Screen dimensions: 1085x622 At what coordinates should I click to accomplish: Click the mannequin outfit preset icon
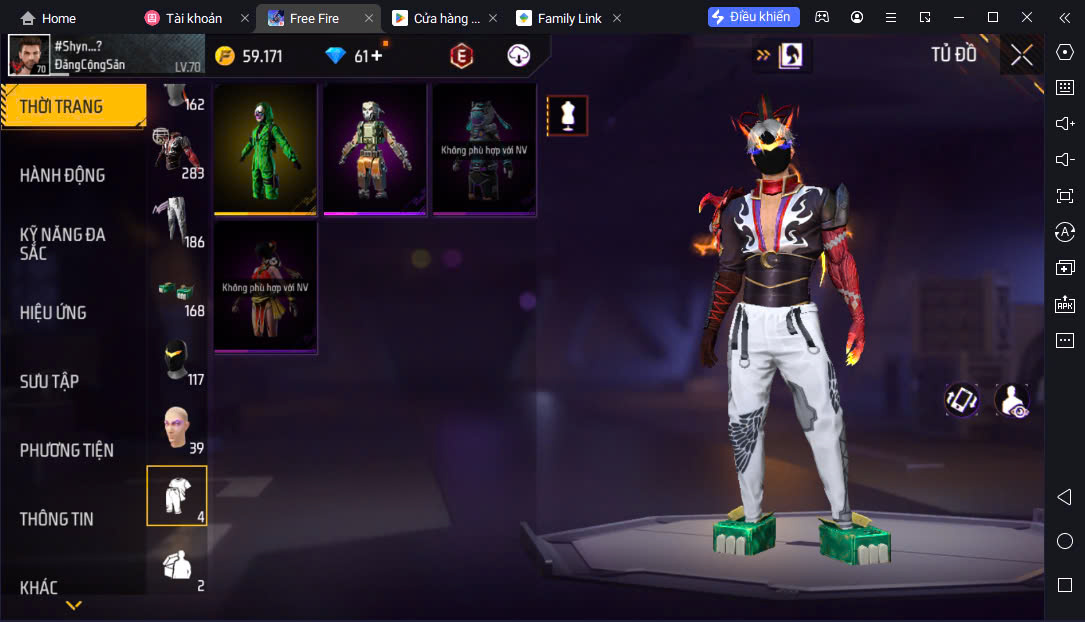click(x=567, y=116)
